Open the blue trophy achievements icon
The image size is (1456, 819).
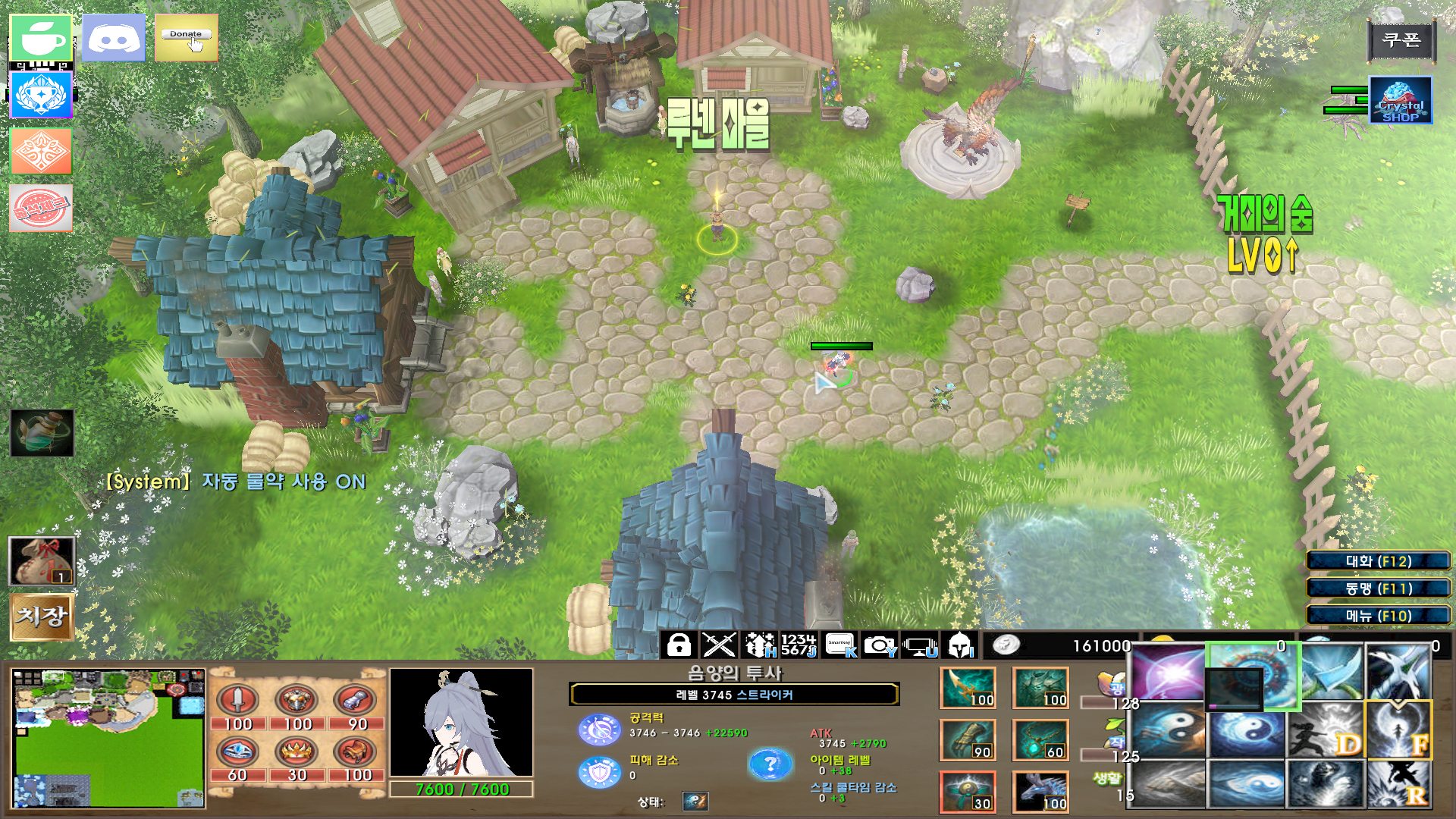[41, 96]
